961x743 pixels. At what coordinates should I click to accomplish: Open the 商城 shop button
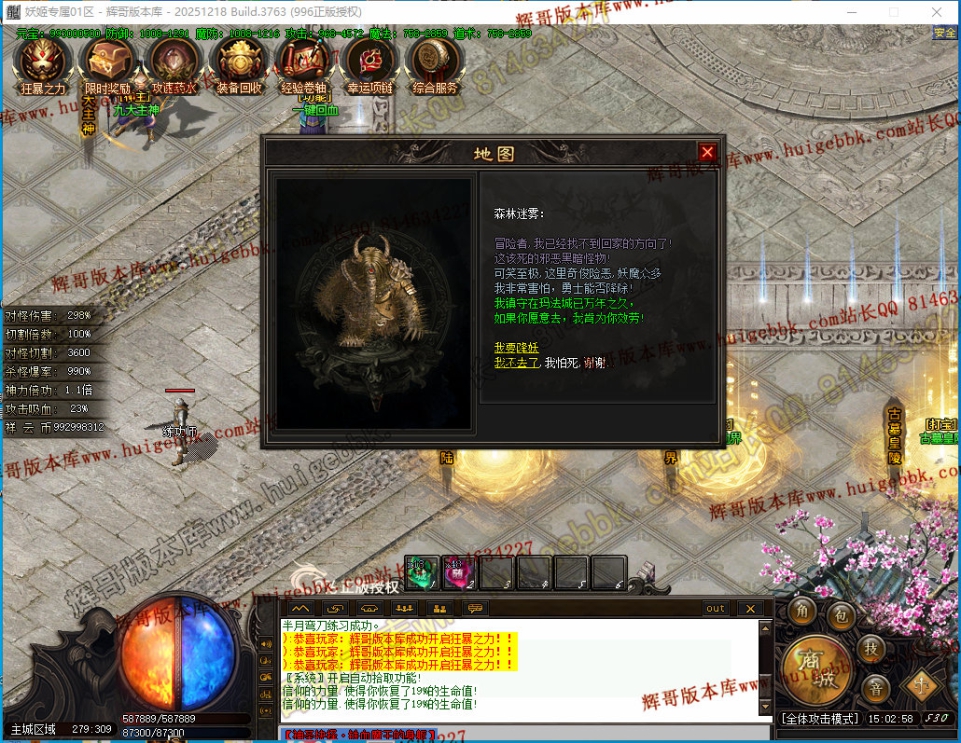[816, 664]
